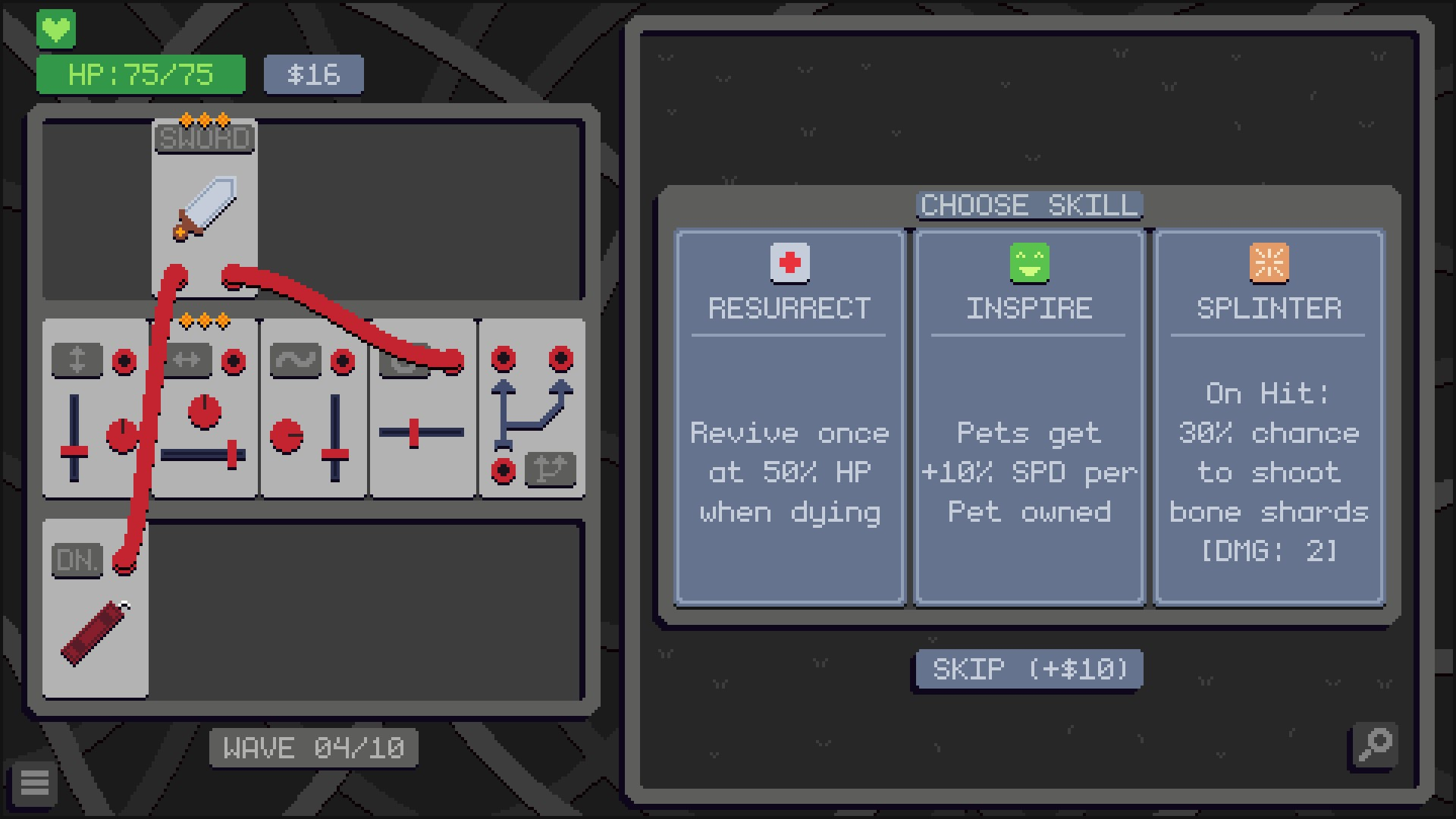This screenshot has height=819, width=1456.
Task: Select the Inspire skill card
Action: click(x=1029, y=417)
